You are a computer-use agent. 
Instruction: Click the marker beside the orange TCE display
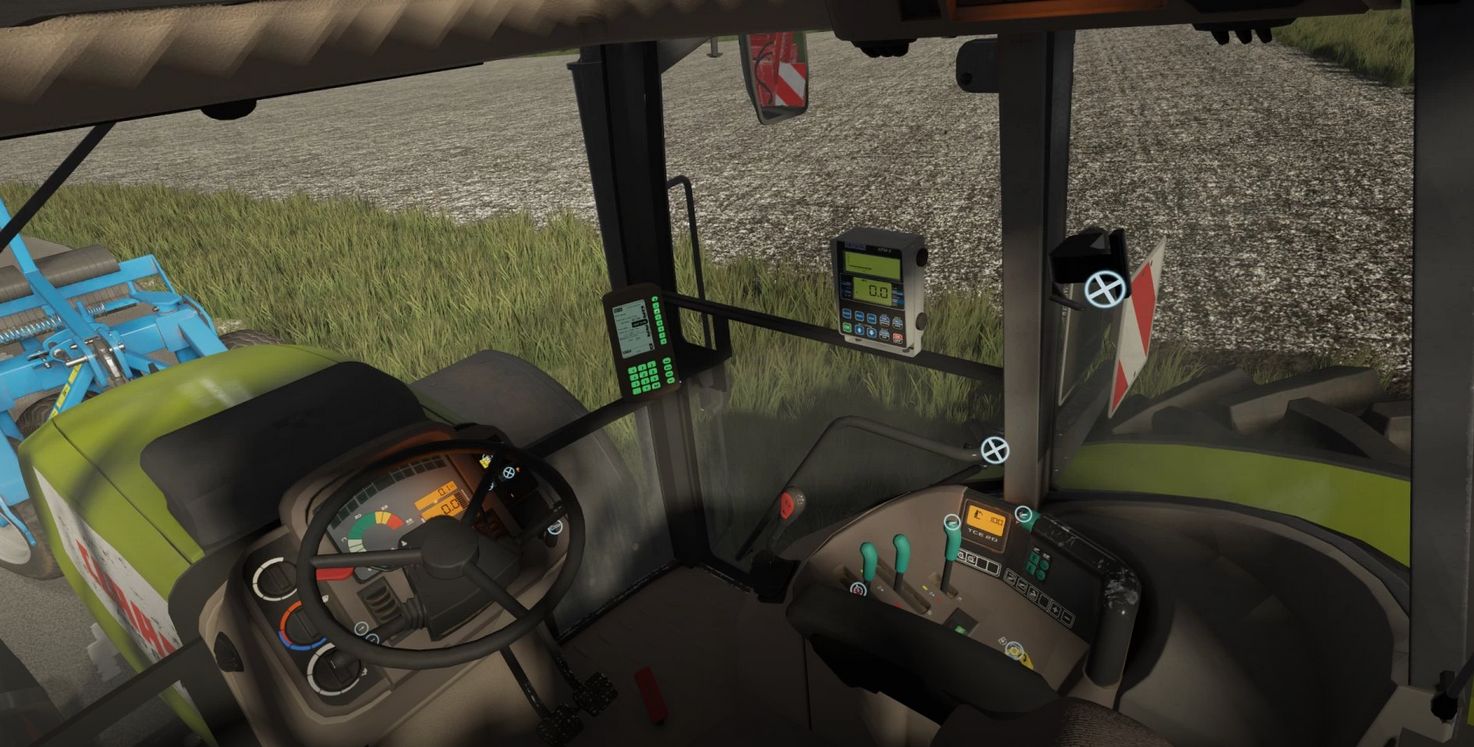pyautogui.click(x=1023, y=515)
